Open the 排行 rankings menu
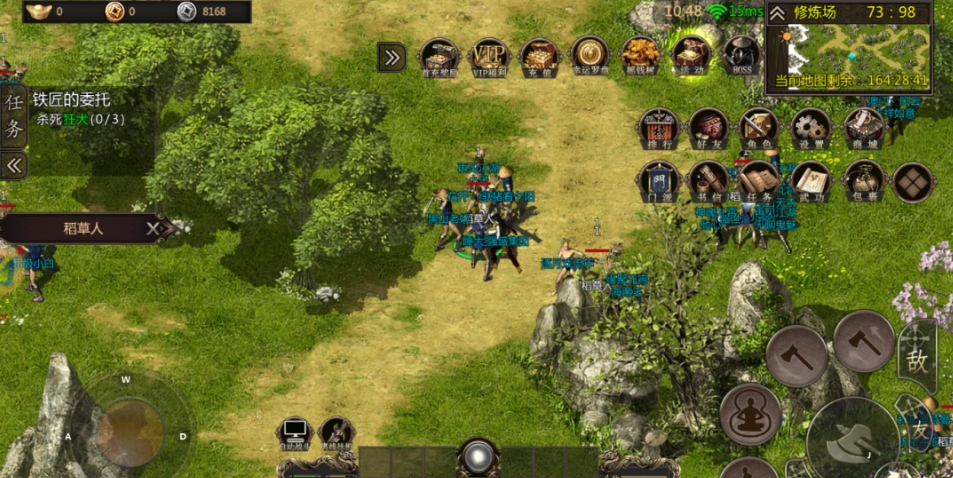Screen dimensions: 953x478 coord(659,128)
